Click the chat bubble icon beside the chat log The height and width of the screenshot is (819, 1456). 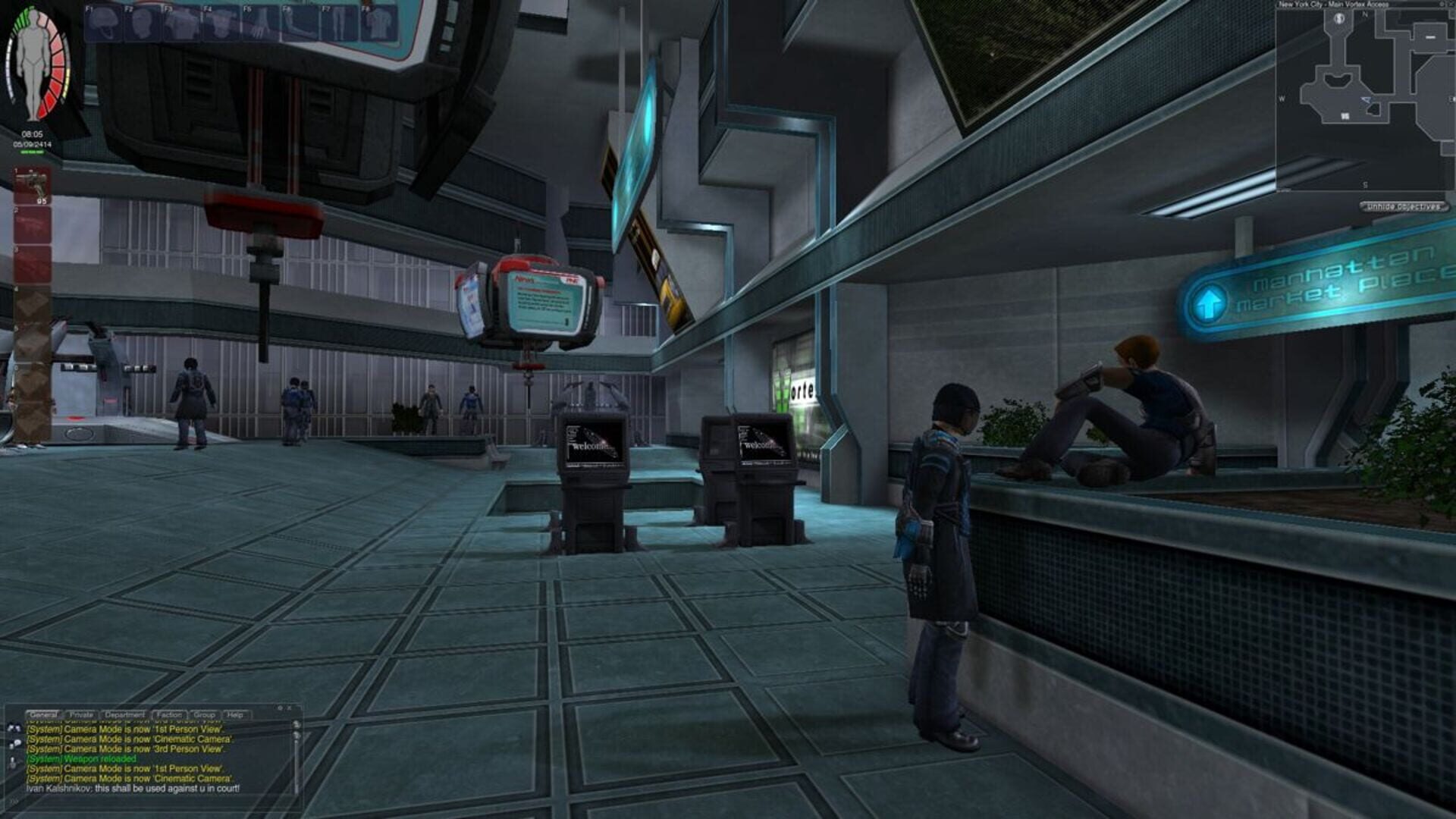16,743
